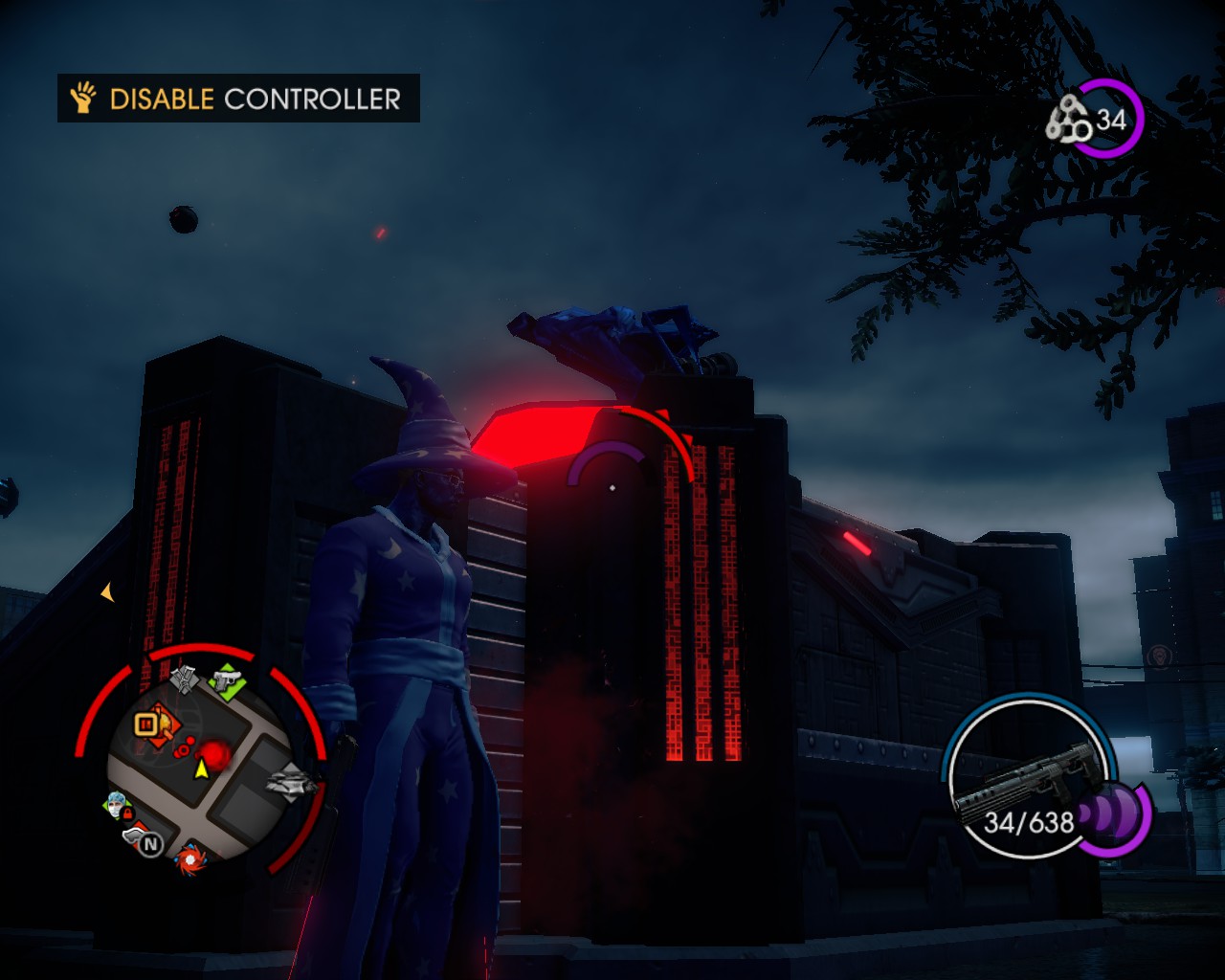
Task: Select the orange square objective marker on minimap
Action: click(x=145, y=724)
